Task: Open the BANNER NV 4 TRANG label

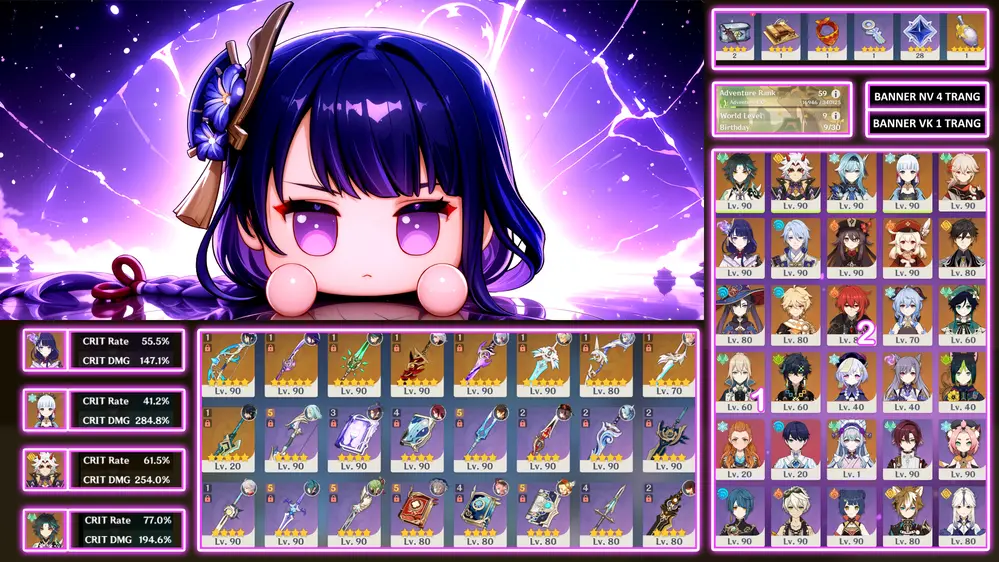Action: [926, 96]
